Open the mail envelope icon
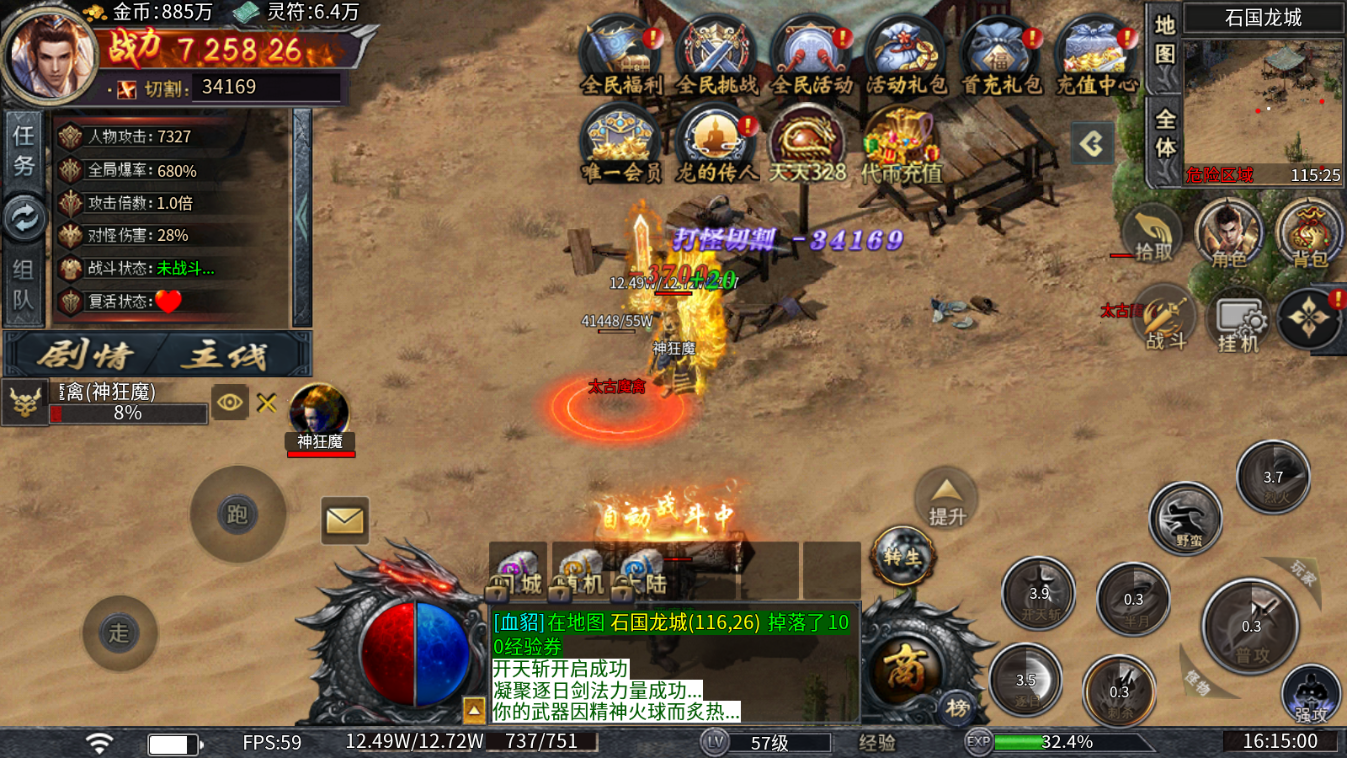This screenshot has width=1347, height=758. [345, 520]
